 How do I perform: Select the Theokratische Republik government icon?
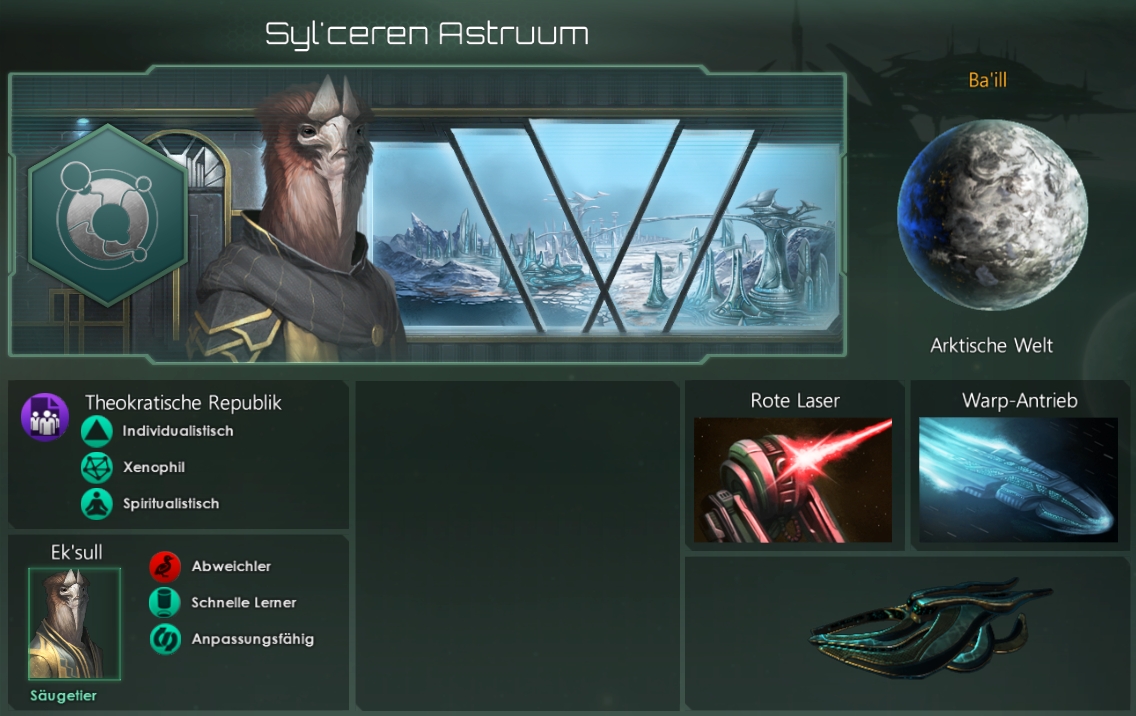tap(45, 417)
